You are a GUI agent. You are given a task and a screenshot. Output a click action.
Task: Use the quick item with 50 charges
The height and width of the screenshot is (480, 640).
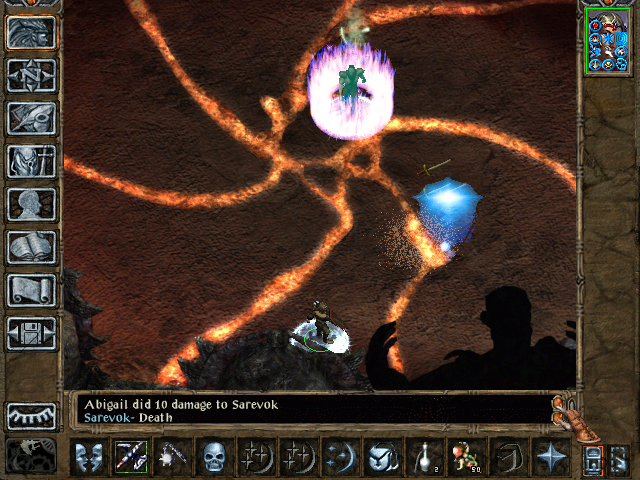pos(465,457)
